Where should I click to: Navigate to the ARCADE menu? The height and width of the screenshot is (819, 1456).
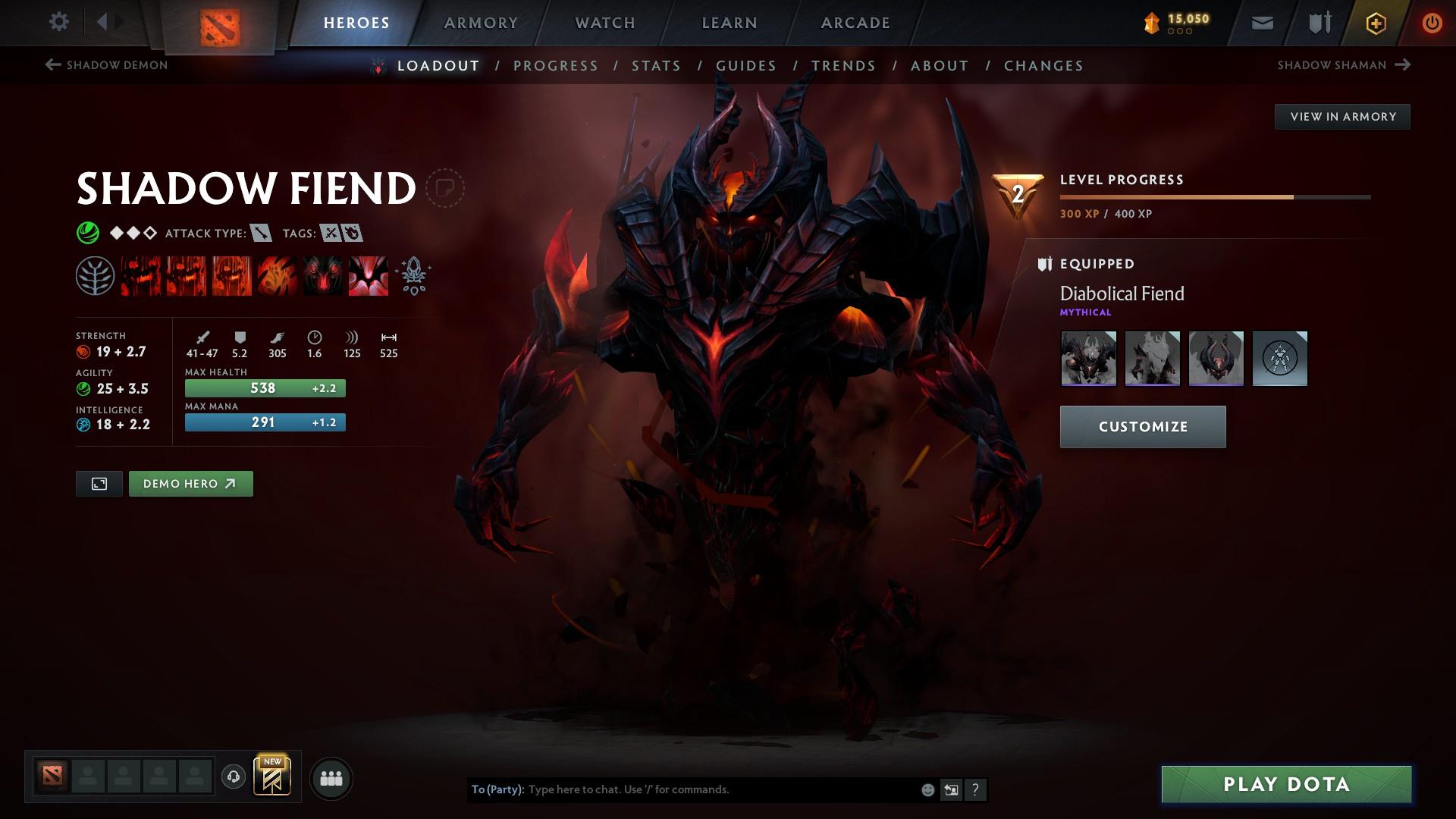[x=855, y=23]
